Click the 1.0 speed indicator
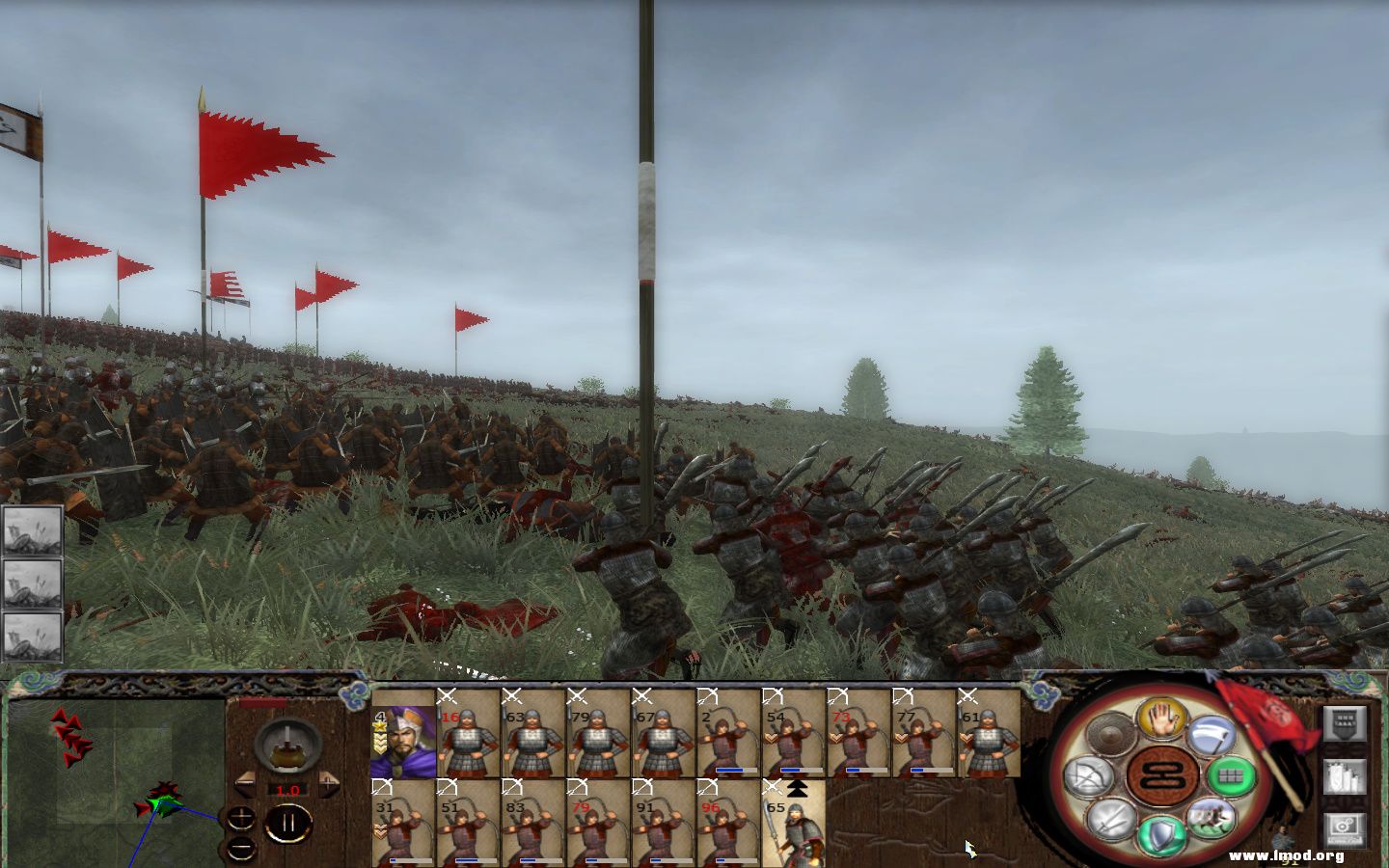The width and height of the screenshot is (1389, 868). [x=288, y=790]
